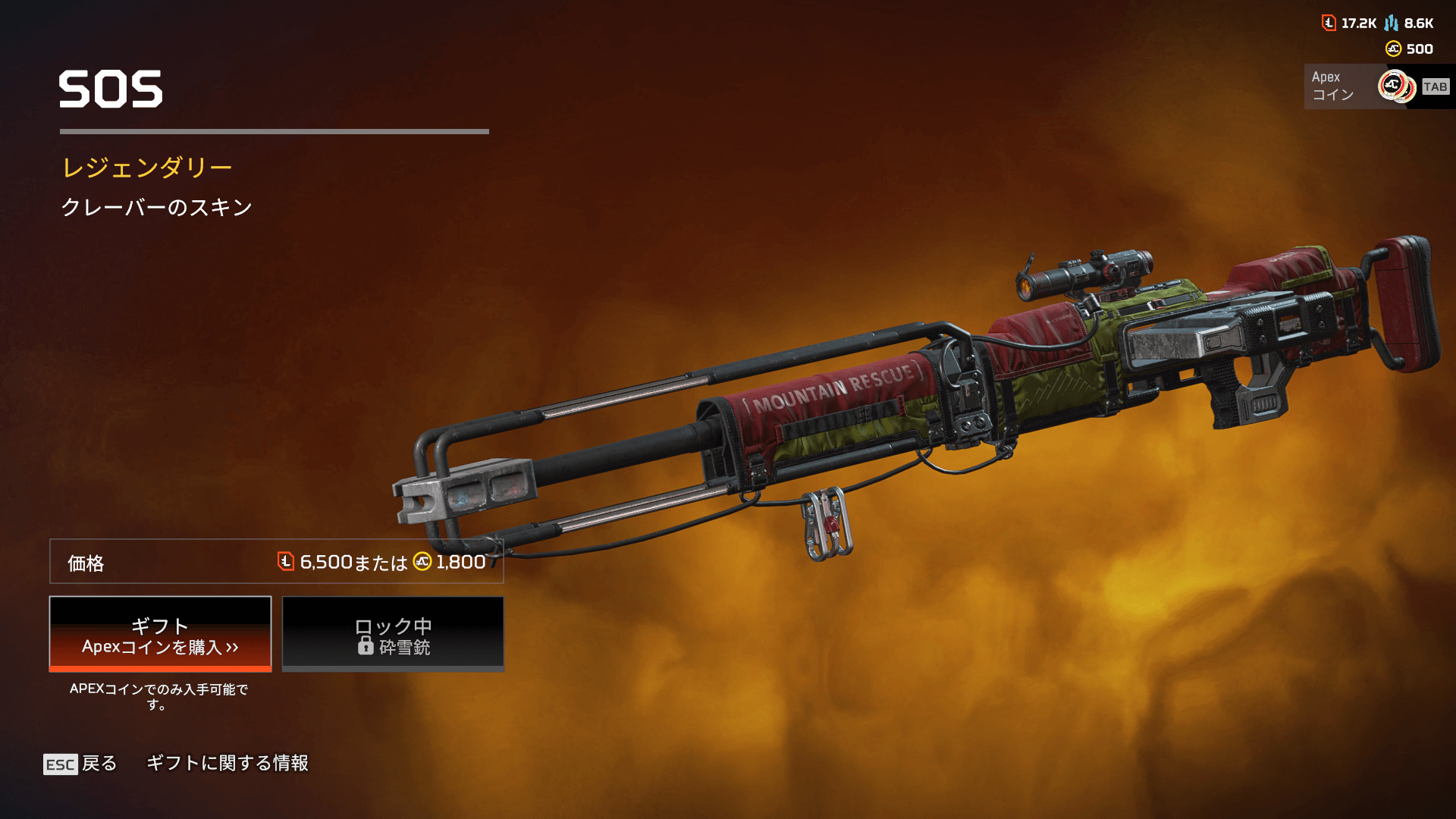Go back with the 戻る button

coord(80,763)
